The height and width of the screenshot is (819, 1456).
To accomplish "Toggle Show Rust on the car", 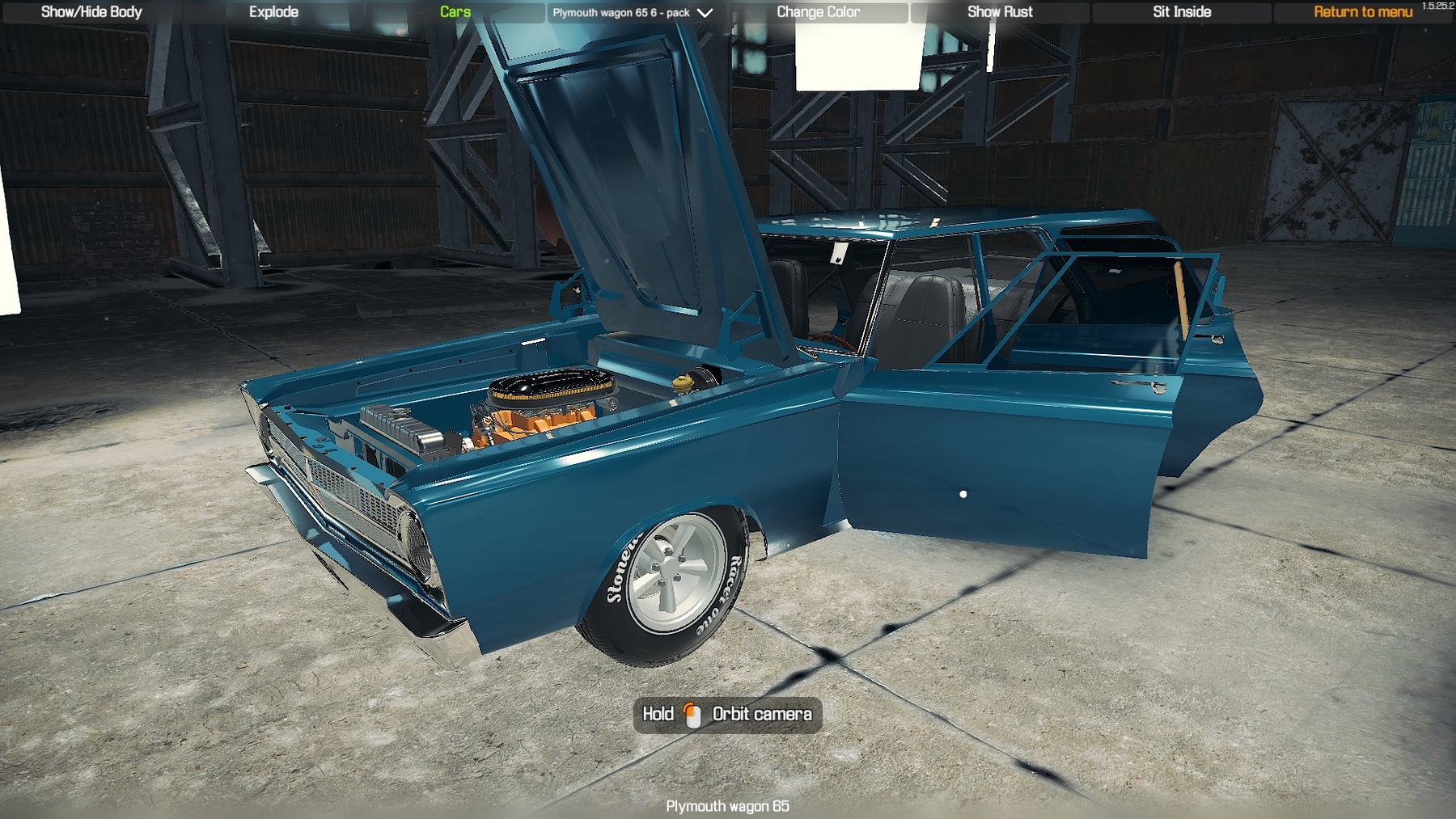I will pyautogui.click(x=1000, y=12).
